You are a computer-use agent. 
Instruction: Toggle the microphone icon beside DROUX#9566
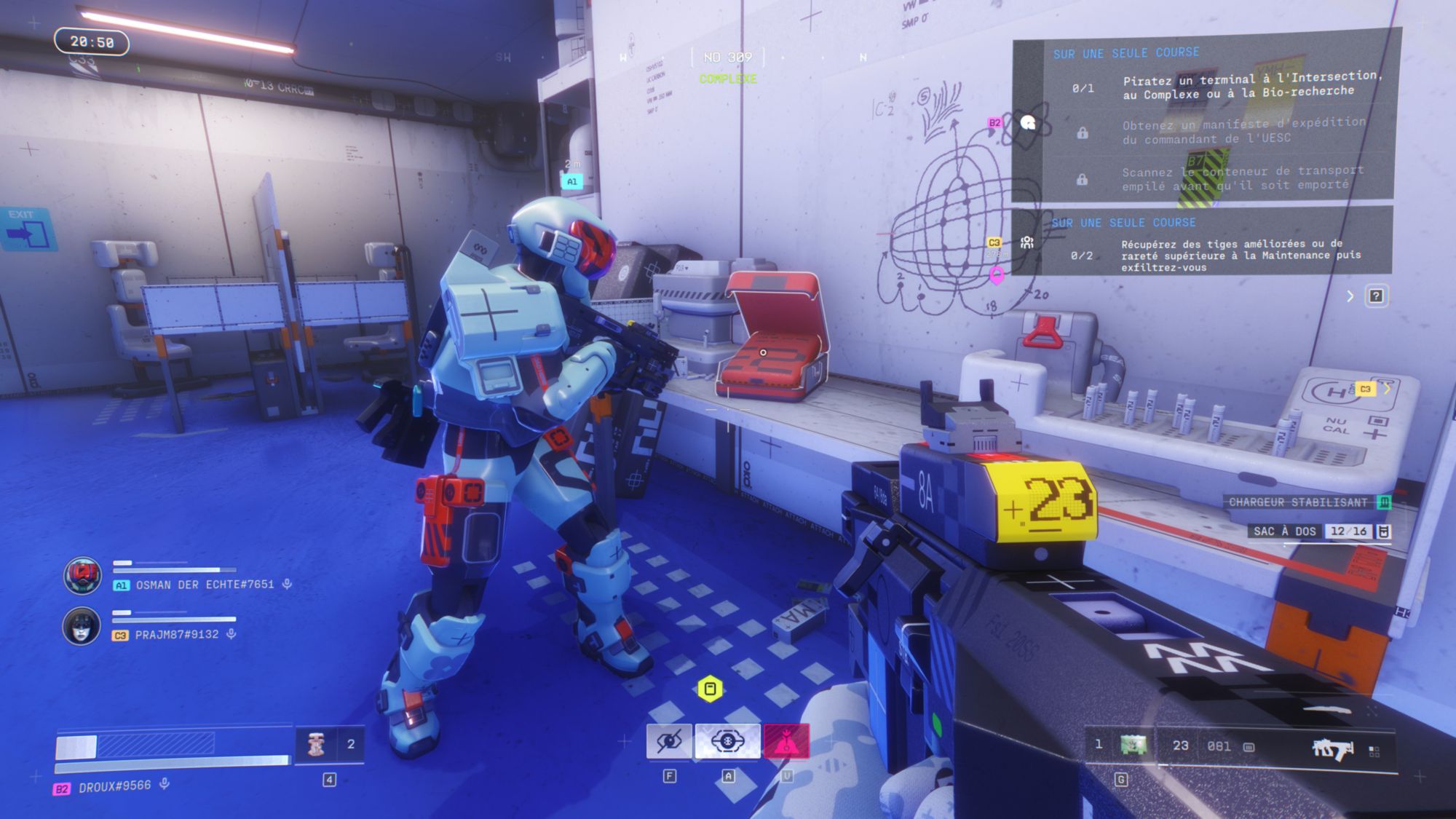click(x=165, y=784)
